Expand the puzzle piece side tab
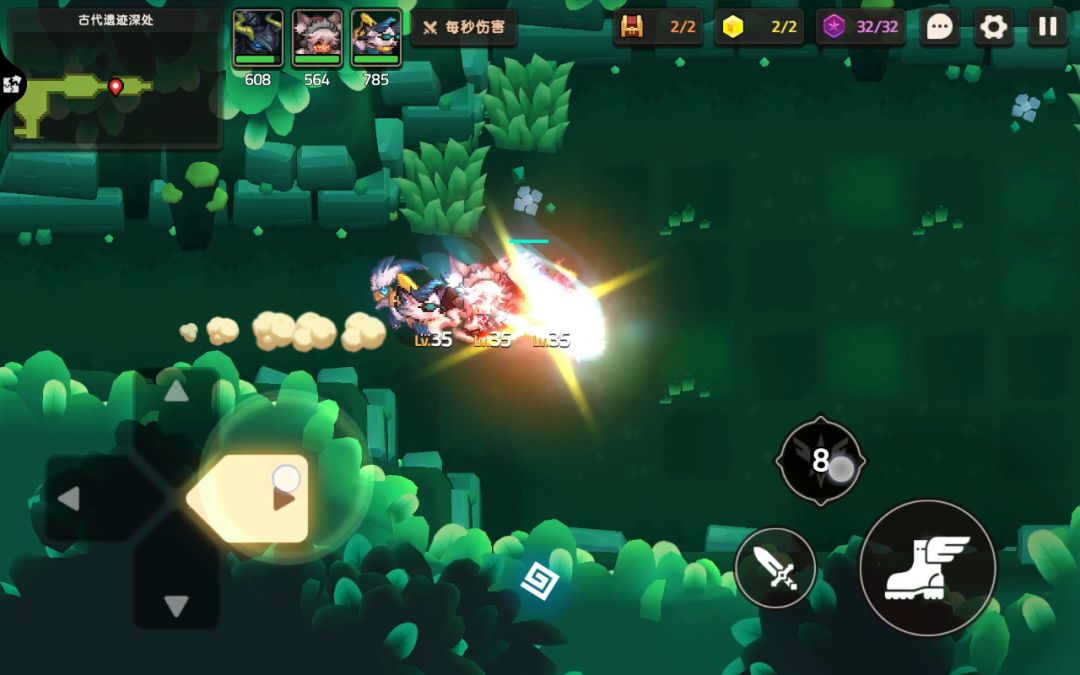1080x675 pixels. coord(12,86)
